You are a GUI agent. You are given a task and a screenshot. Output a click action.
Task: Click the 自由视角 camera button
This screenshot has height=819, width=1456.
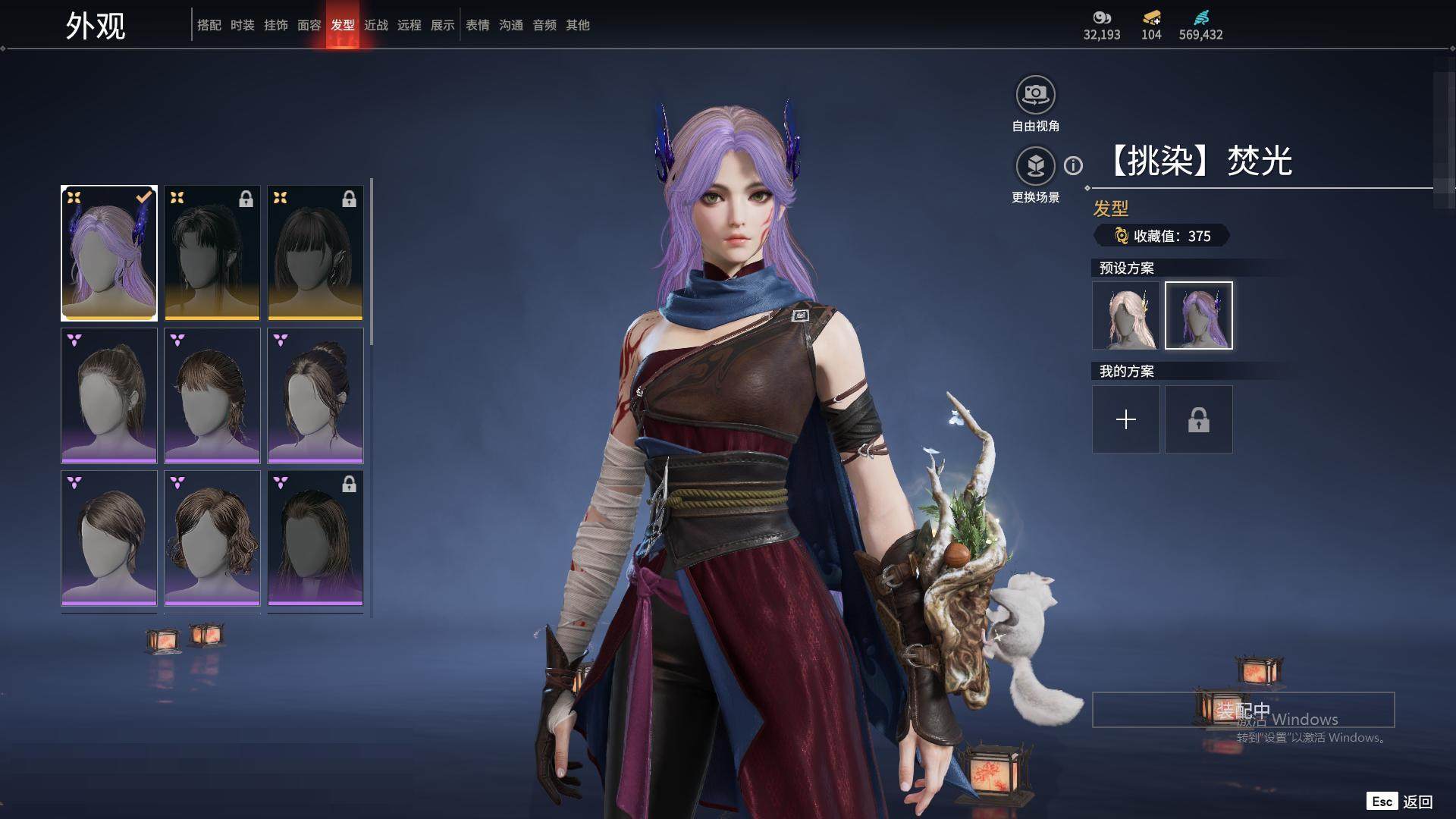1035,96
